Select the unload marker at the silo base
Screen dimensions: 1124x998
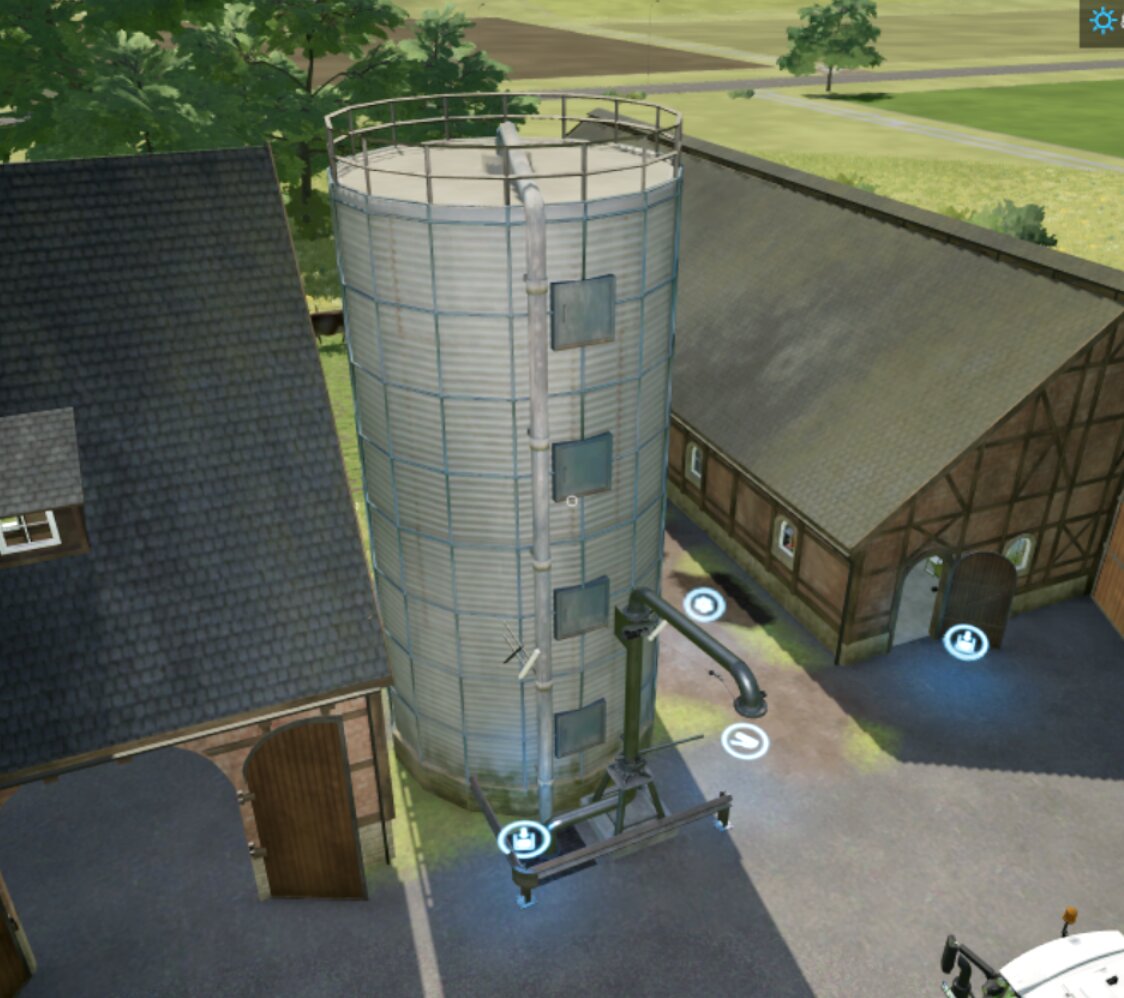point(523,839)
